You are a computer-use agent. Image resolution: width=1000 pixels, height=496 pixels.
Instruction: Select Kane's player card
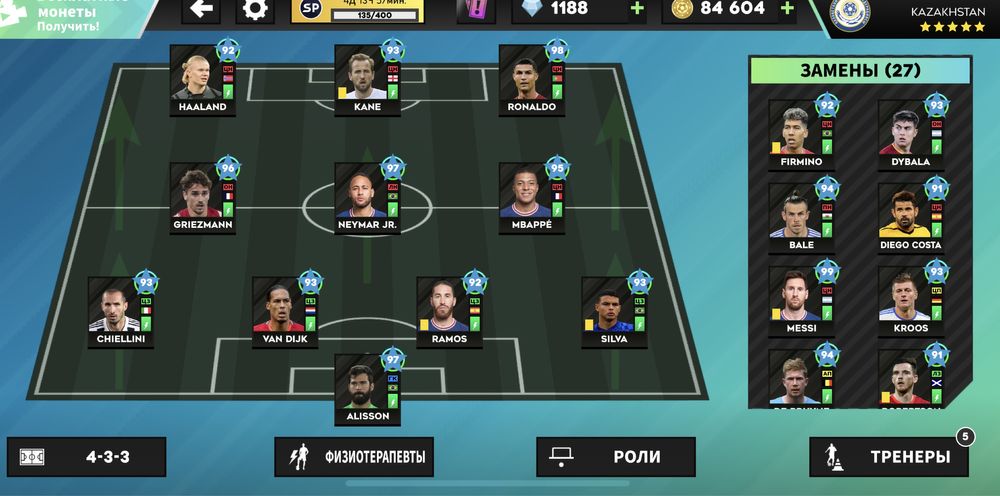(367, 79)
